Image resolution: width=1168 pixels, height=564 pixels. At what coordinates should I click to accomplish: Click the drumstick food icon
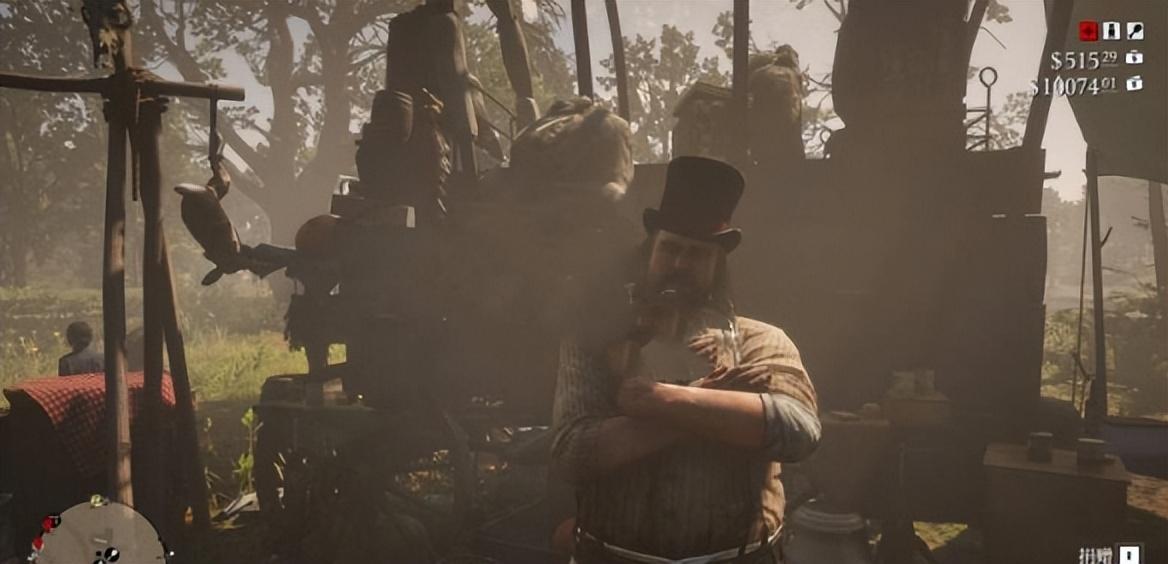1135,31
